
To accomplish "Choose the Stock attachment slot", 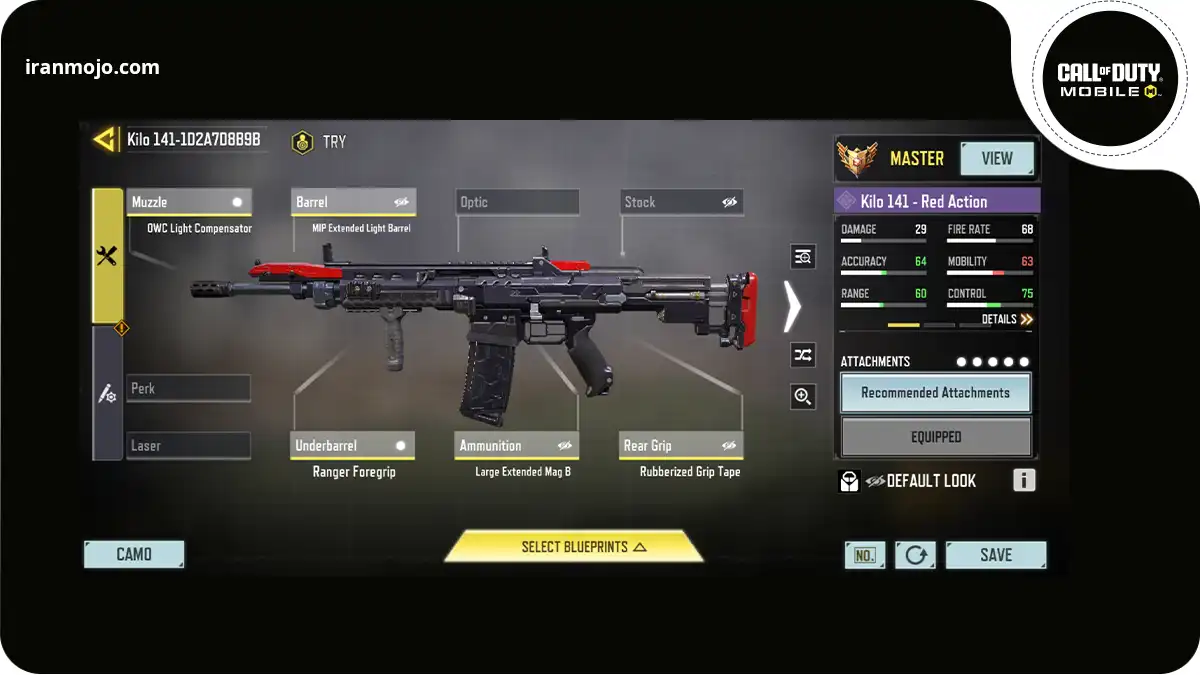I will (x=681, y=202).
